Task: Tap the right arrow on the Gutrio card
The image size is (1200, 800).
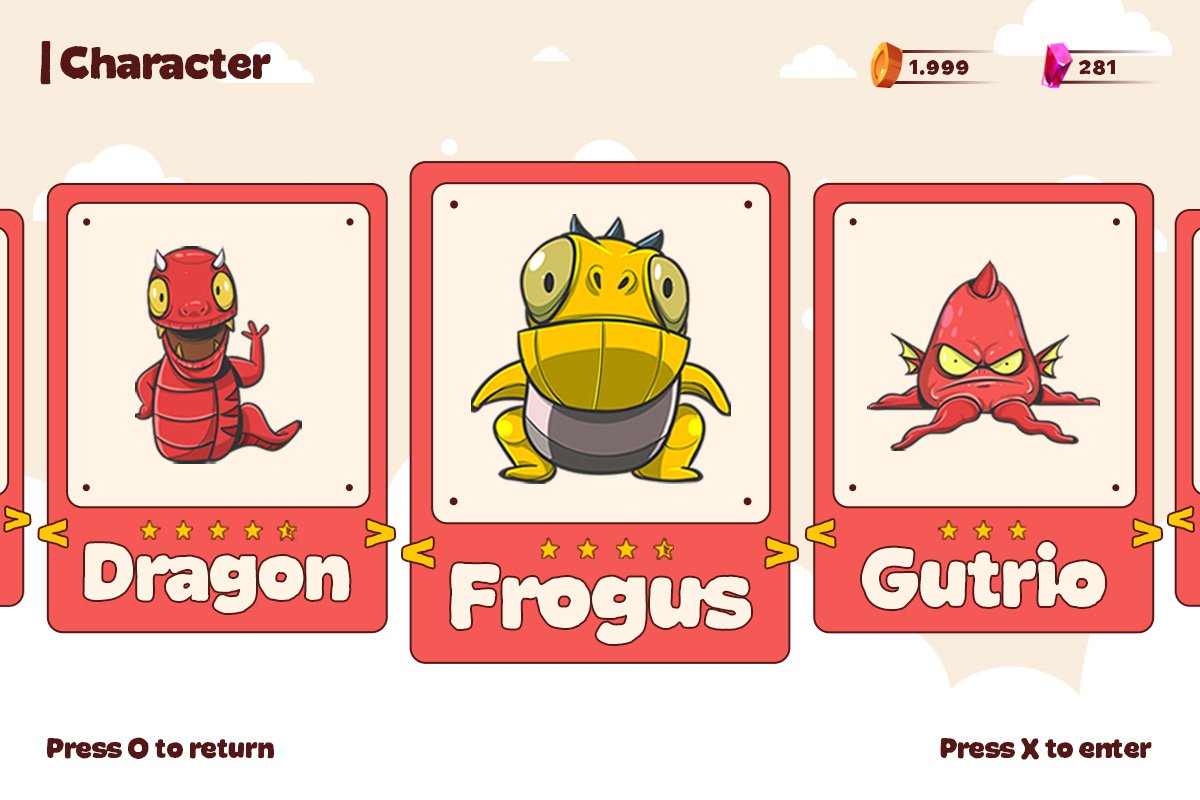Action: pyautogui.click(x=1147, y=534)
